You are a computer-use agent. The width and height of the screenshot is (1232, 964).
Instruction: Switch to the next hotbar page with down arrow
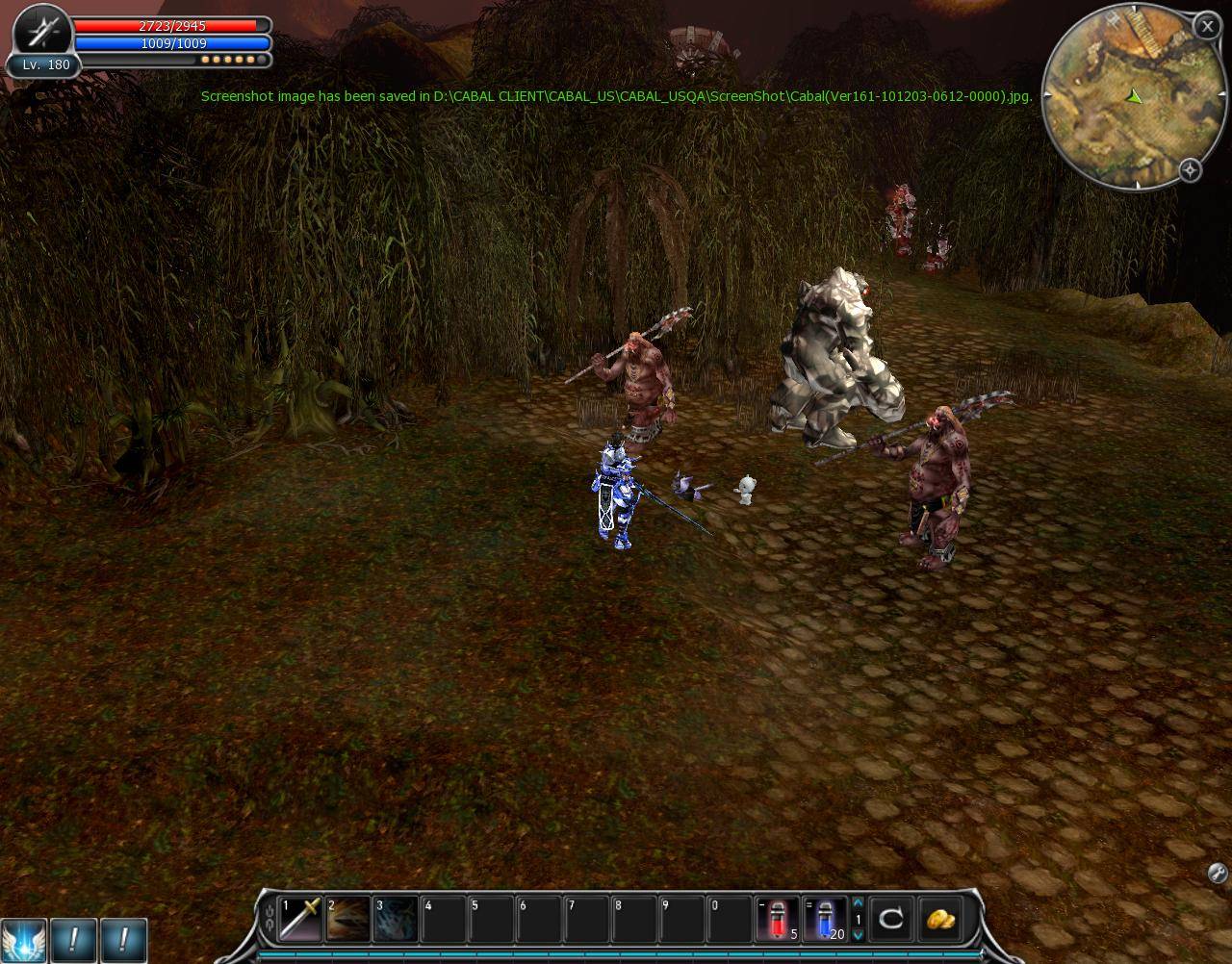[x=858, y=934]
